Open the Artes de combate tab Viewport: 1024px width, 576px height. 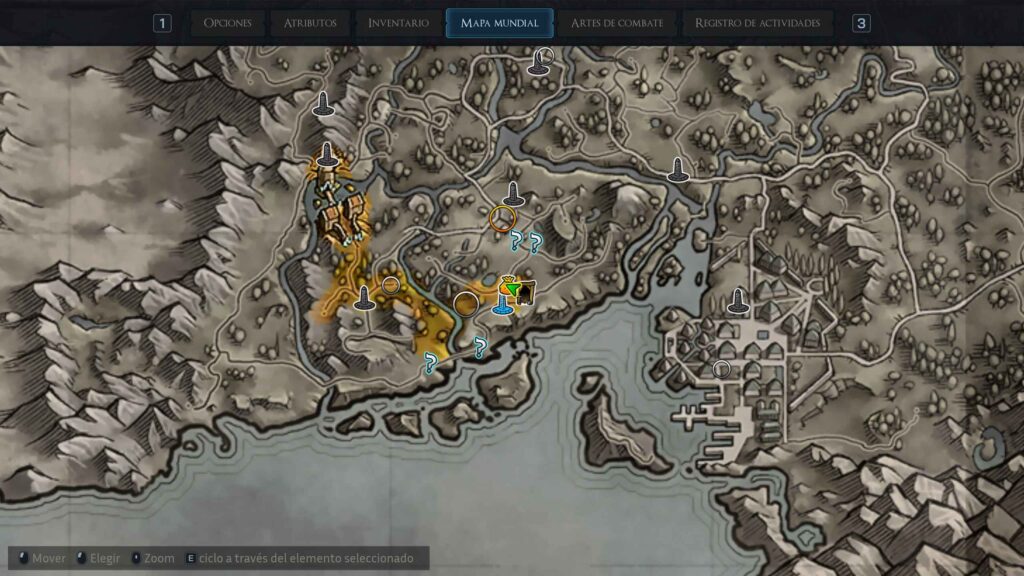click(x=616, y=23)
